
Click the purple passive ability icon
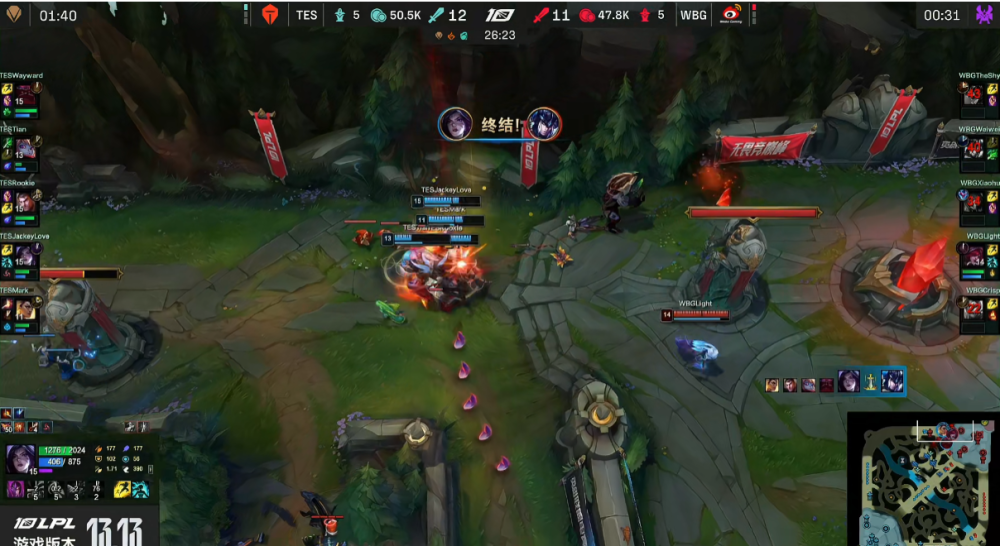[17, 489]
